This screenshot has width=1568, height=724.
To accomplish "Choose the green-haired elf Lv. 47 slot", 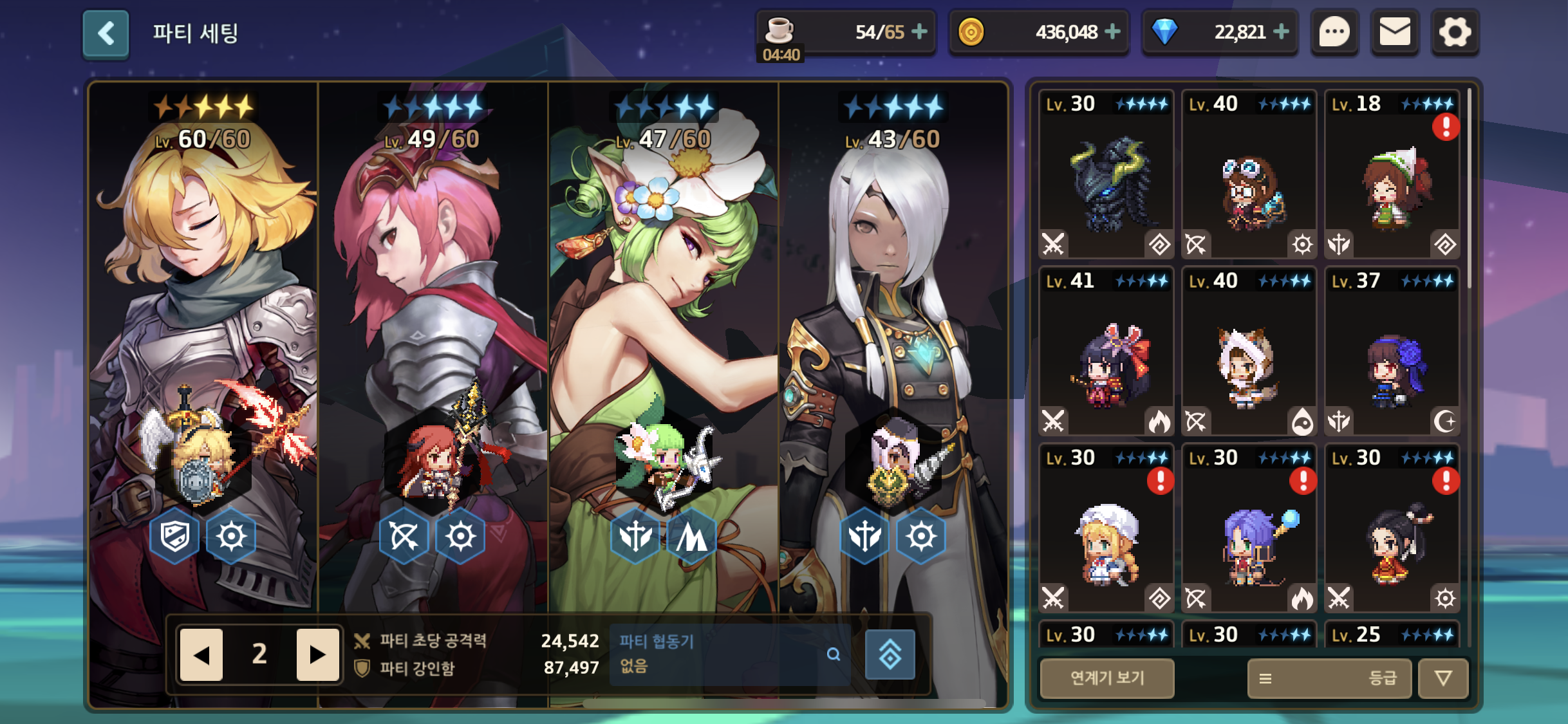I will (x=663, y=322).
